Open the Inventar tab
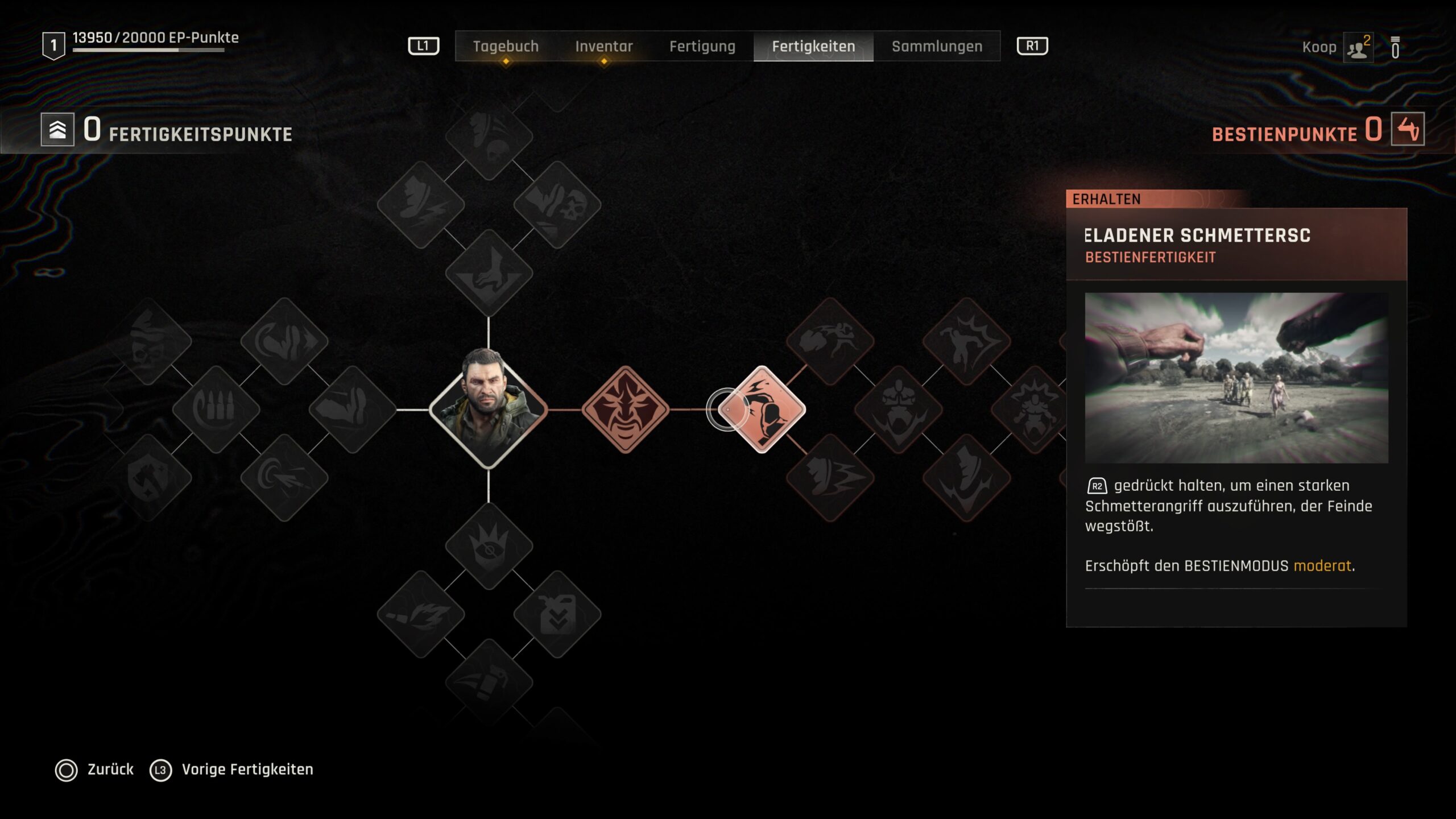1456x819 pixels. tap(603, 46)
